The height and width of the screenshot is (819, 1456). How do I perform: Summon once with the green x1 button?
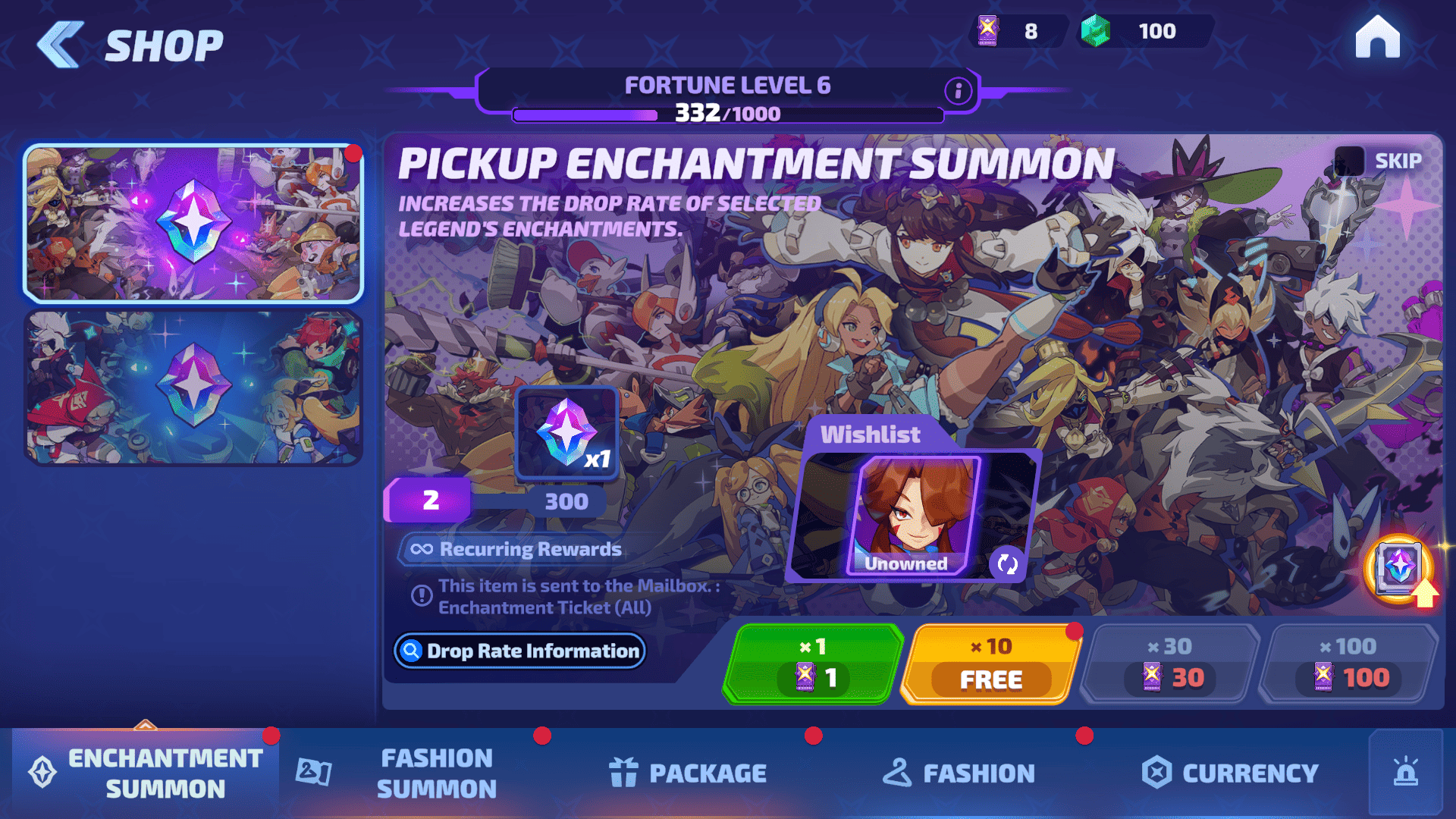pyautogui.click(x=813, y=664)
